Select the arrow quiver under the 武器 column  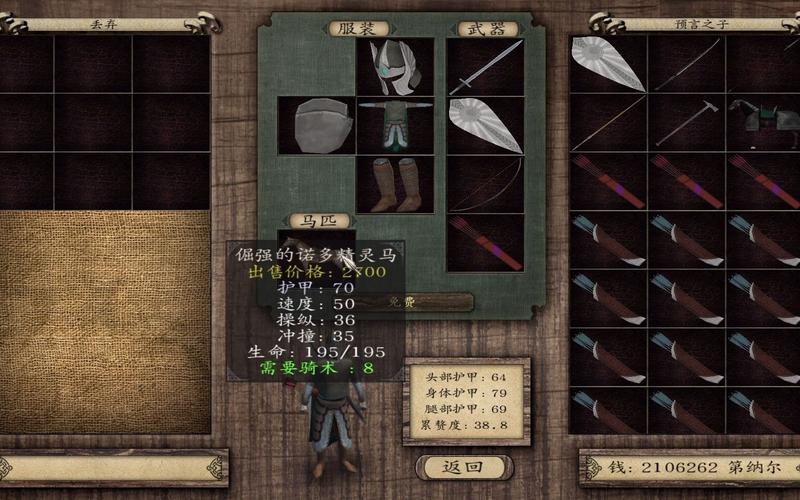coord(485,242)
